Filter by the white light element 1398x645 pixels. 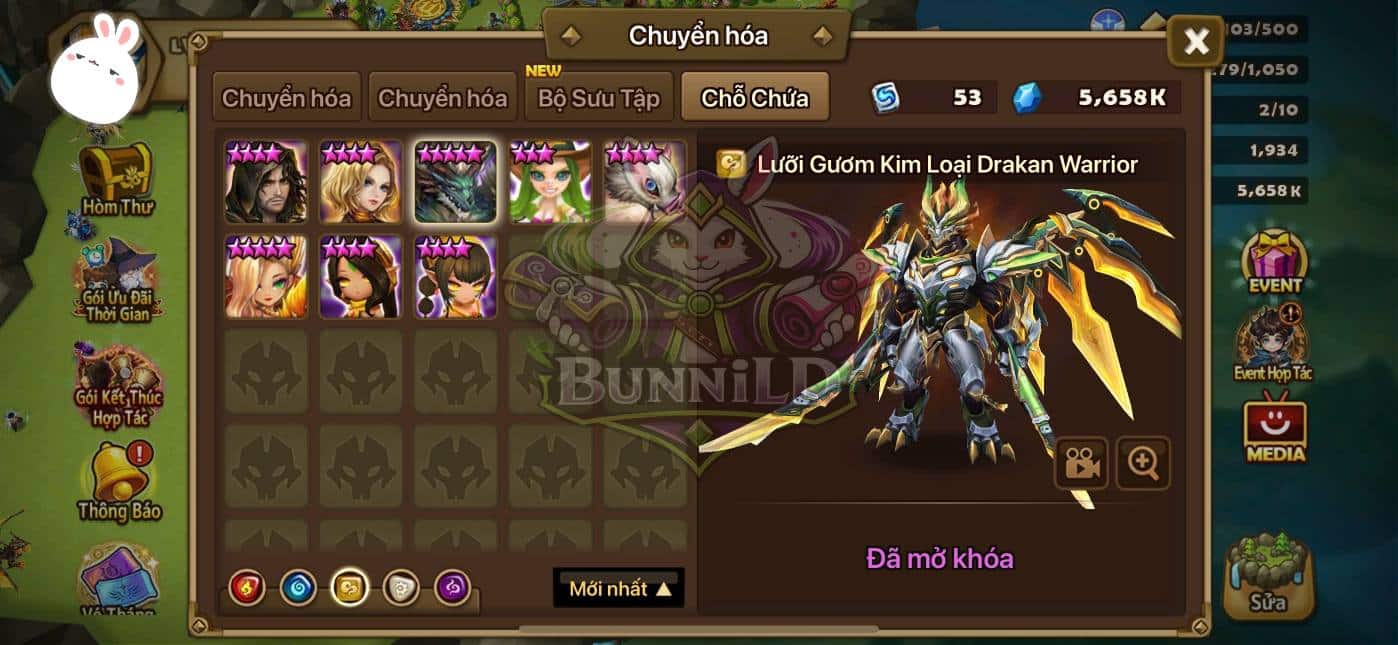click(x=401, y=587)
